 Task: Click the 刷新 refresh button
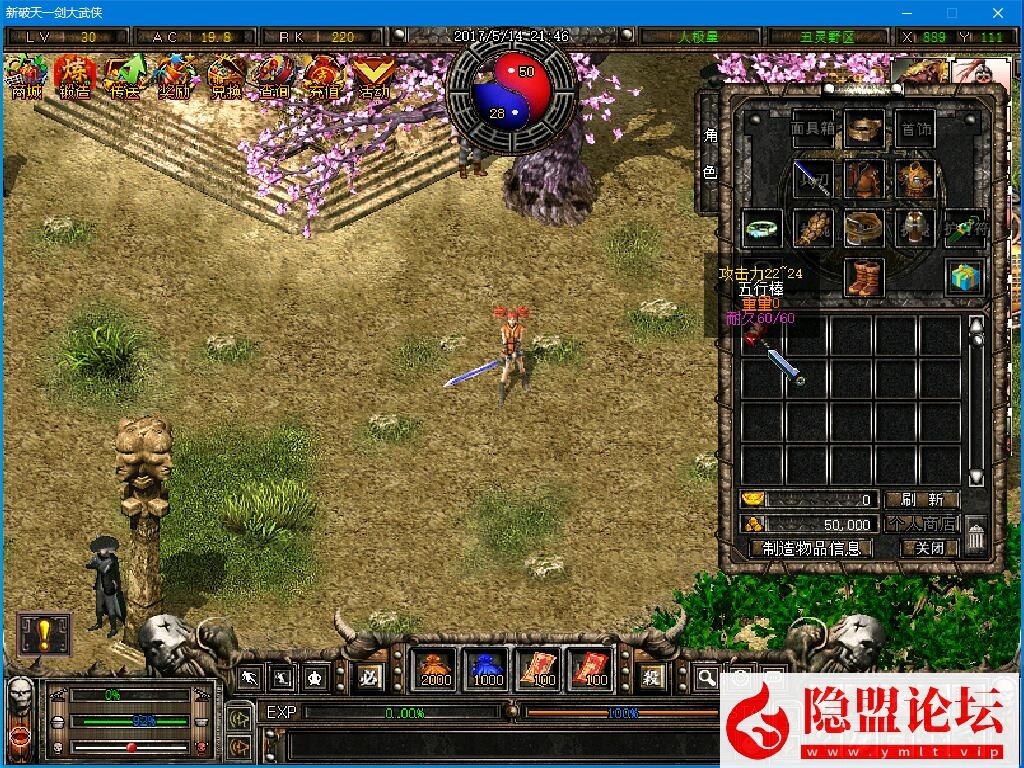921,499
